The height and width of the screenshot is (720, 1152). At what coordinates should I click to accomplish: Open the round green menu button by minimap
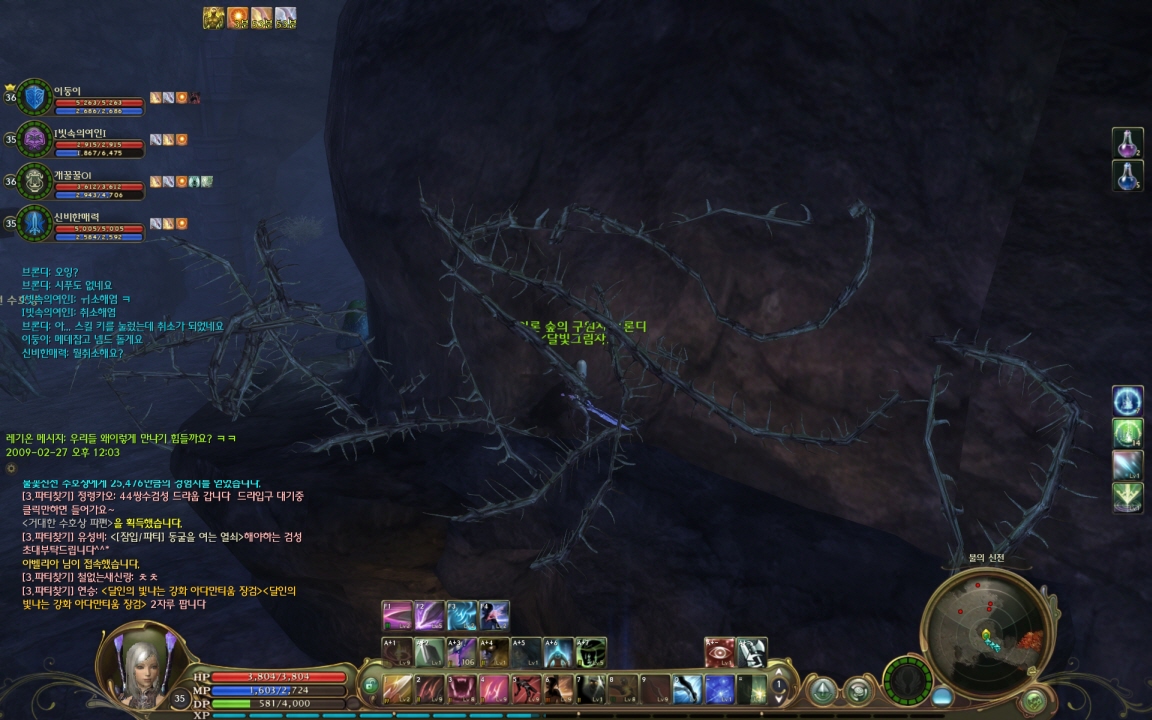1033,701
